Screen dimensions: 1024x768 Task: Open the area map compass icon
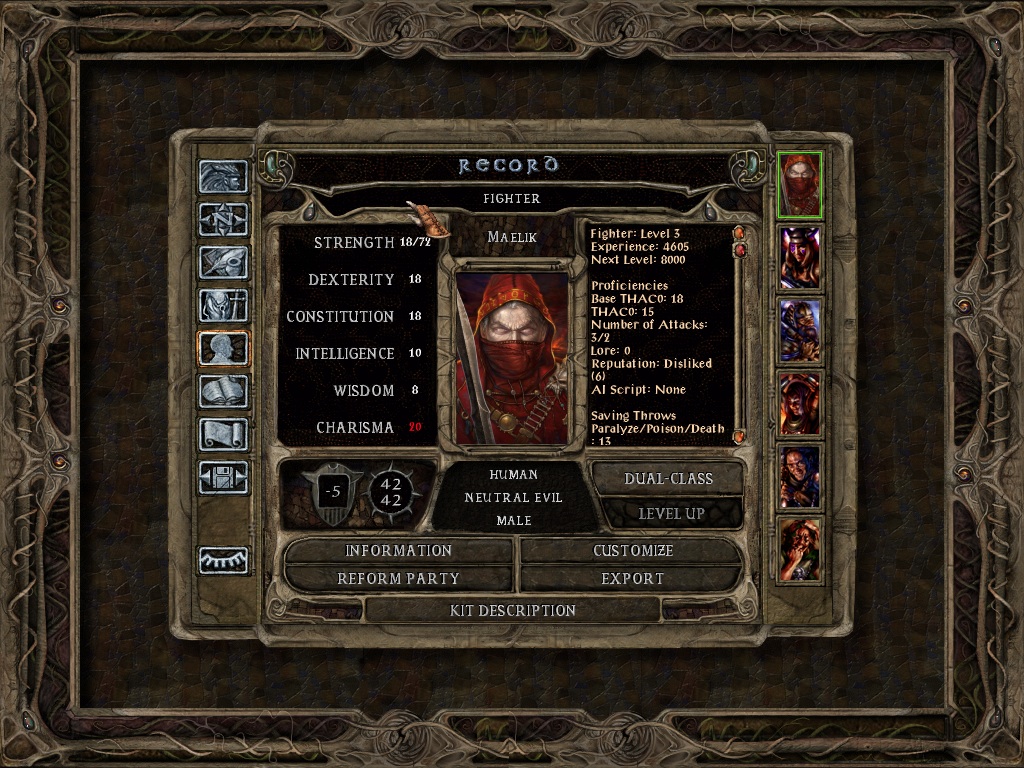223,220
